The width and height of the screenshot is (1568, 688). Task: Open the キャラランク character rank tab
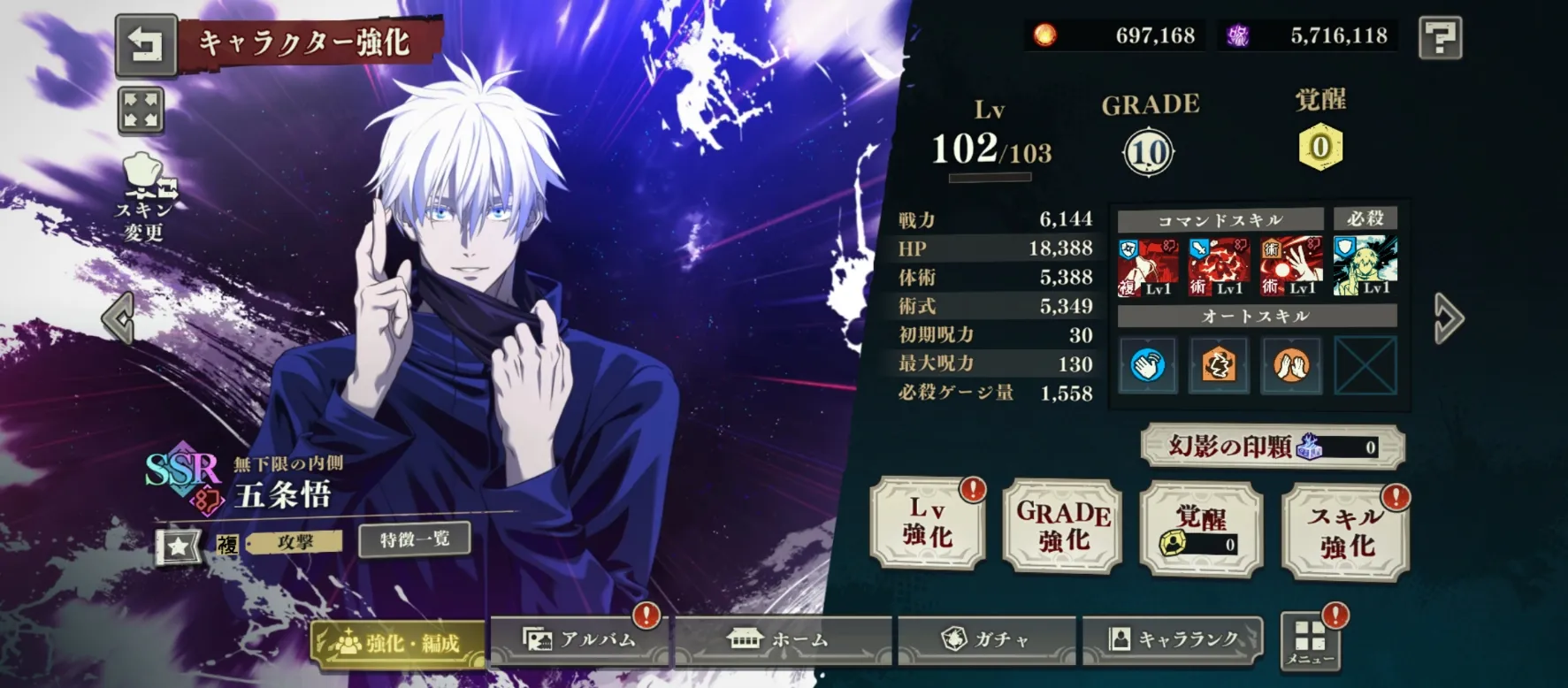pyautogui.click(x=1173, y=639)
